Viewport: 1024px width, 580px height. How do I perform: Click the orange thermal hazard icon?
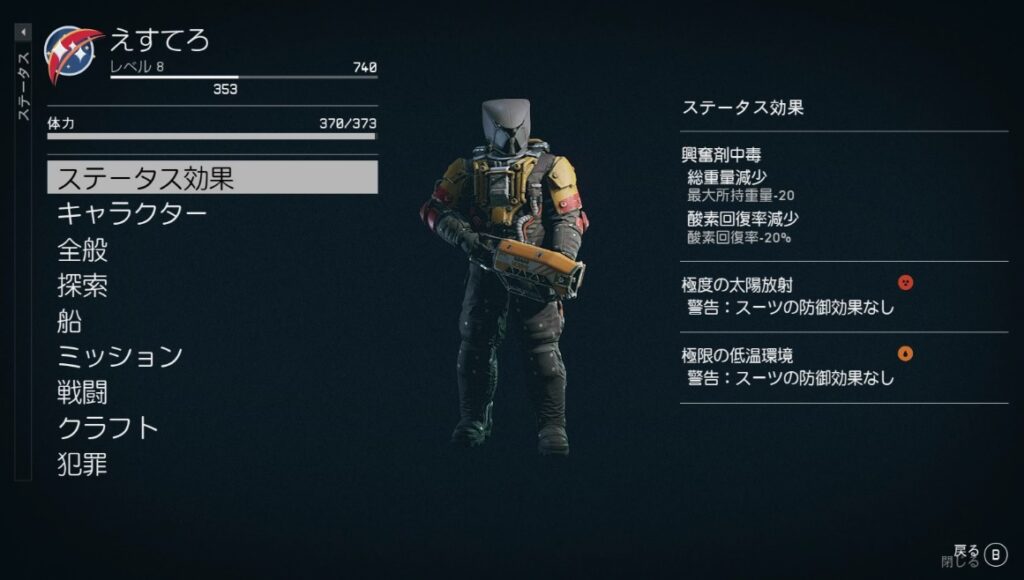pyautogui.click(x=906, y=353)
